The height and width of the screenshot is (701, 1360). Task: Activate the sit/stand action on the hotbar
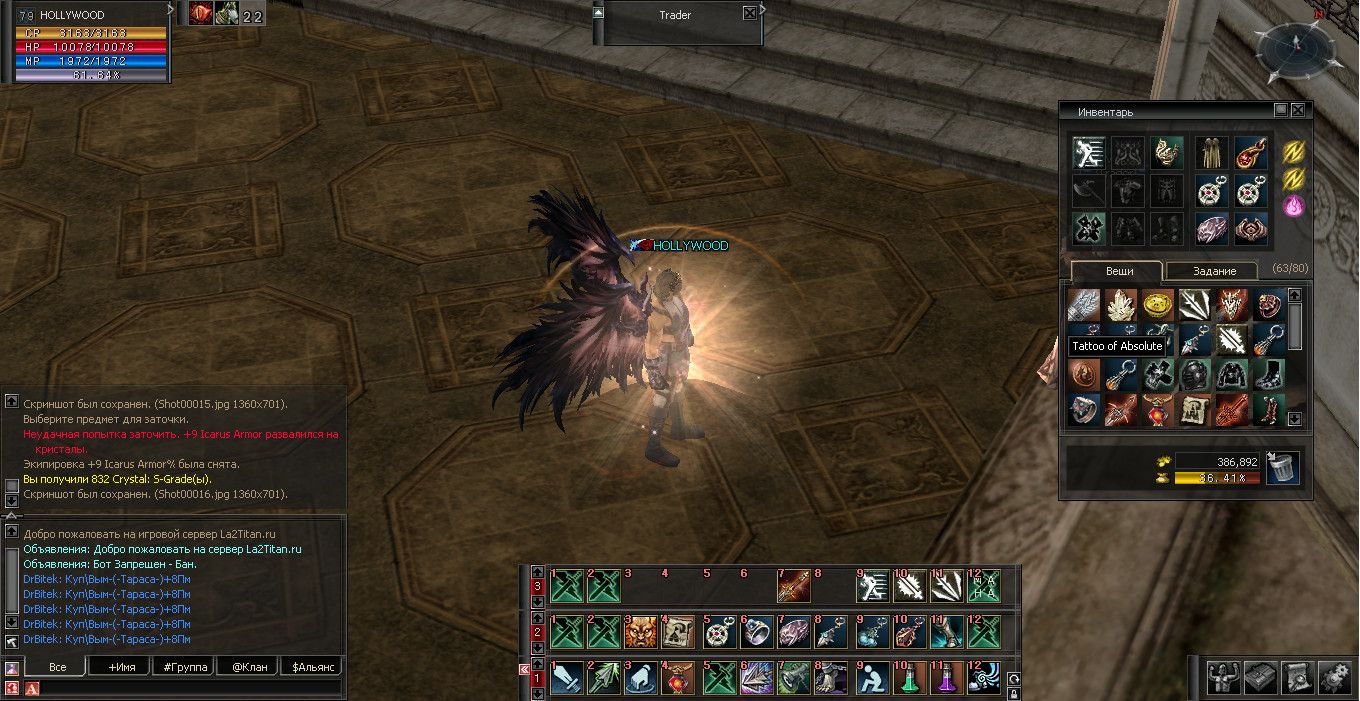[x=872, y=679]
